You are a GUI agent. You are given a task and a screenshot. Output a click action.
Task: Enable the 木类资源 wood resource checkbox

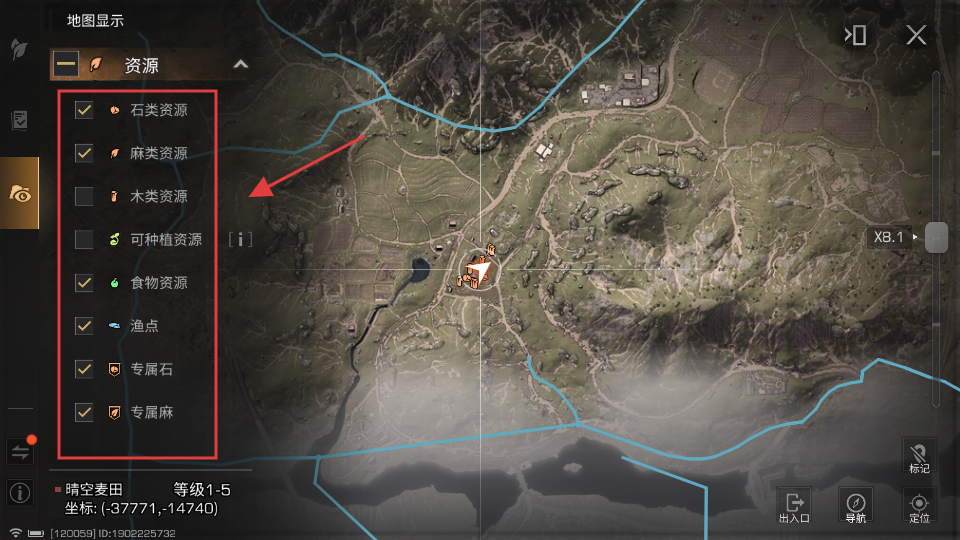(x=84, y=196)
